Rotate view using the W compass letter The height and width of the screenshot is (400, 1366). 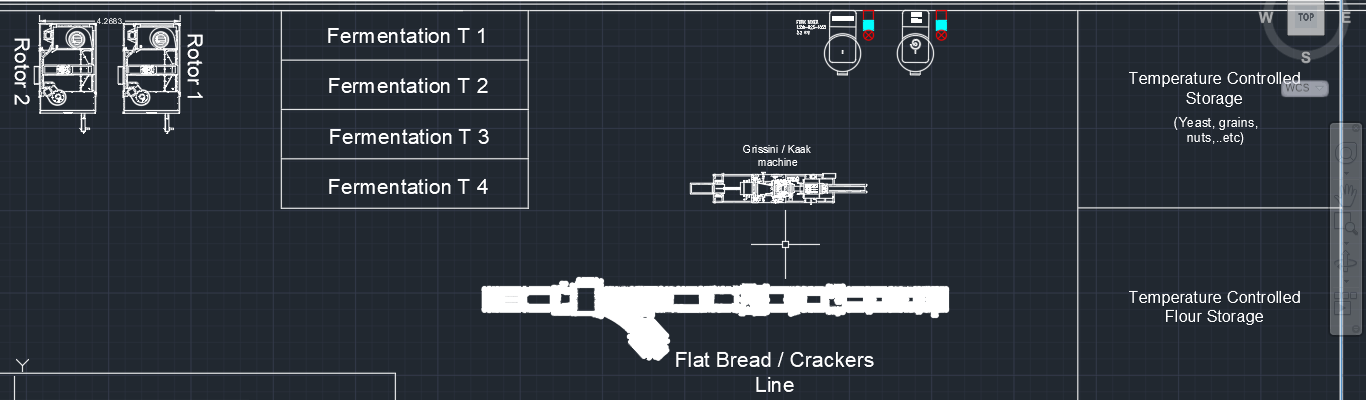tap(1266, 18)
